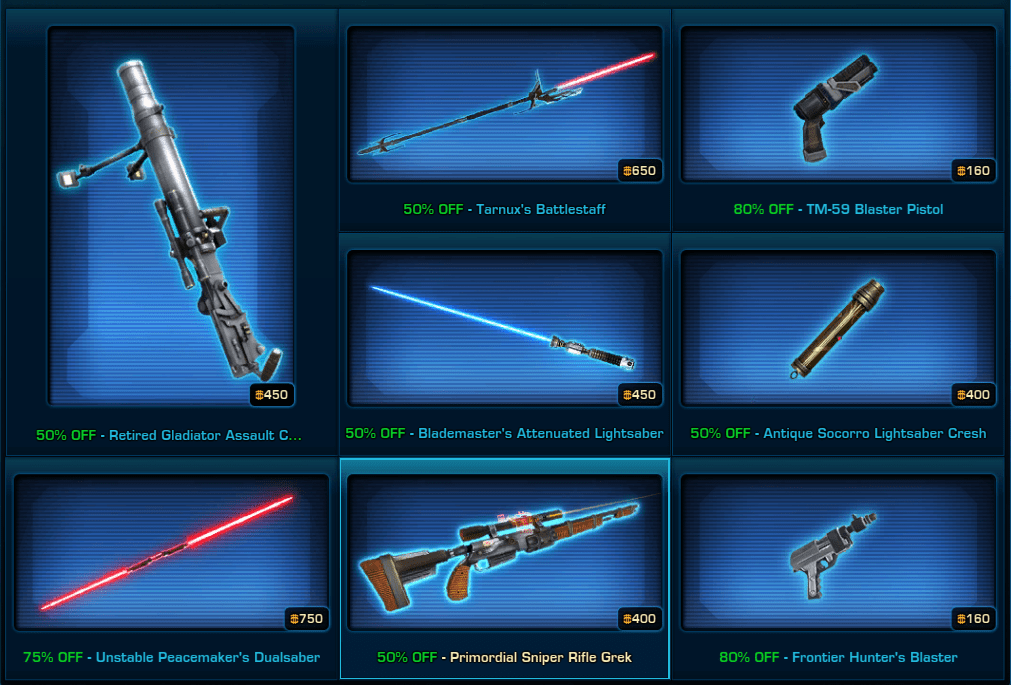Click the Blademaster's Attenuated Lightsaber name text
This screenshot has width=1011, height=685.
540,434
